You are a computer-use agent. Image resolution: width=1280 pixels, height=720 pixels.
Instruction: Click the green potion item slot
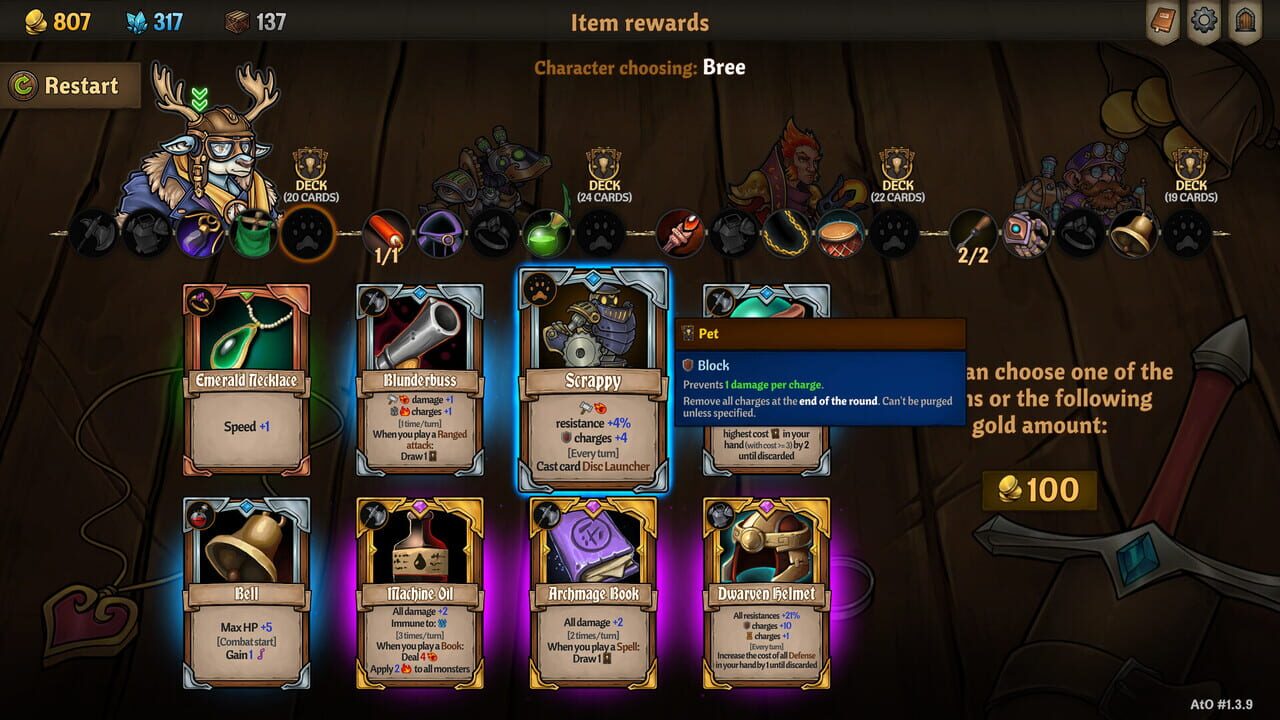548,234
